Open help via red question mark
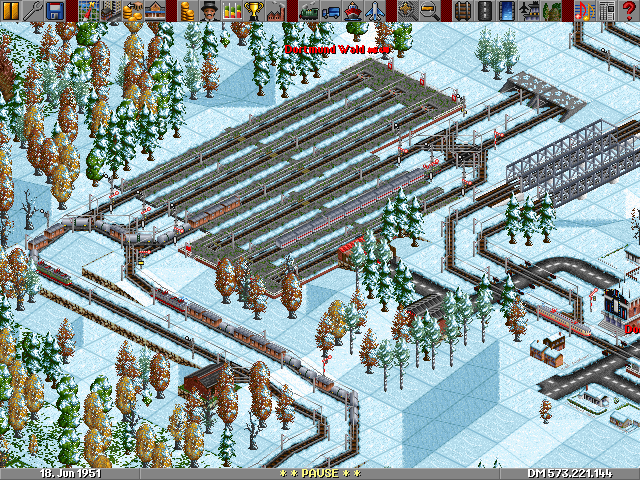This screenshot has width=640, height=480. pyautogui.click(x=629, y=10)
